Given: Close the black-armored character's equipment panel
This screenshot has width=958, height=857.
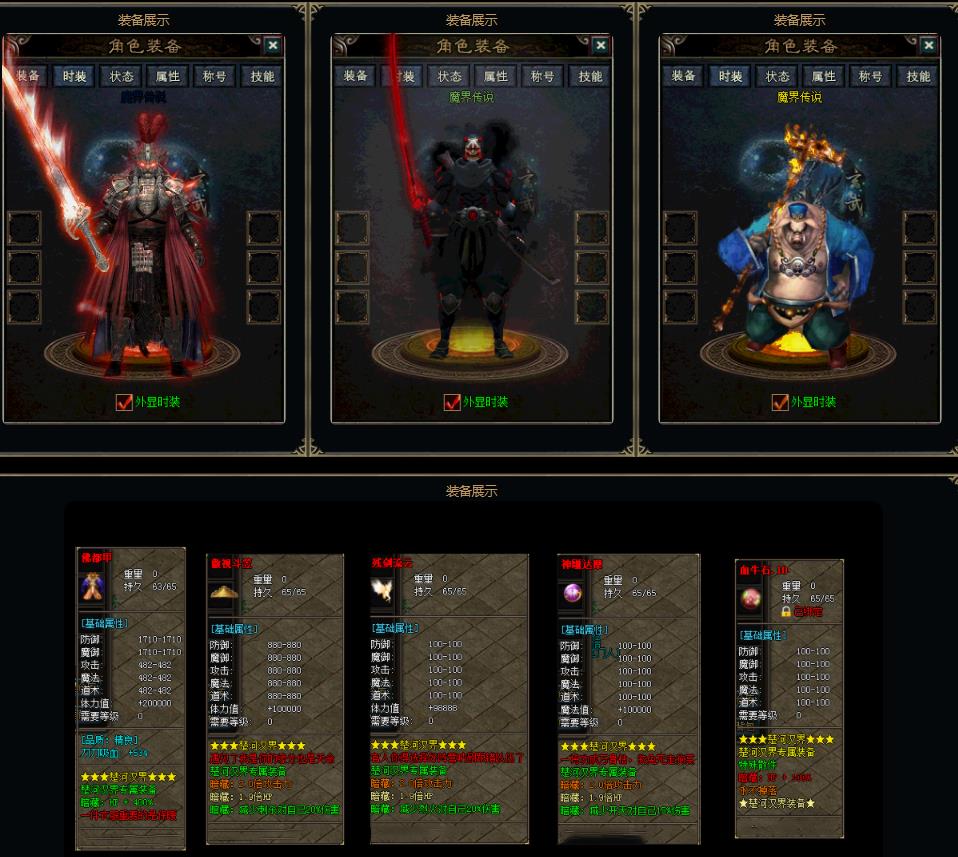Looking at the screenshot, I should pos(600,45).
